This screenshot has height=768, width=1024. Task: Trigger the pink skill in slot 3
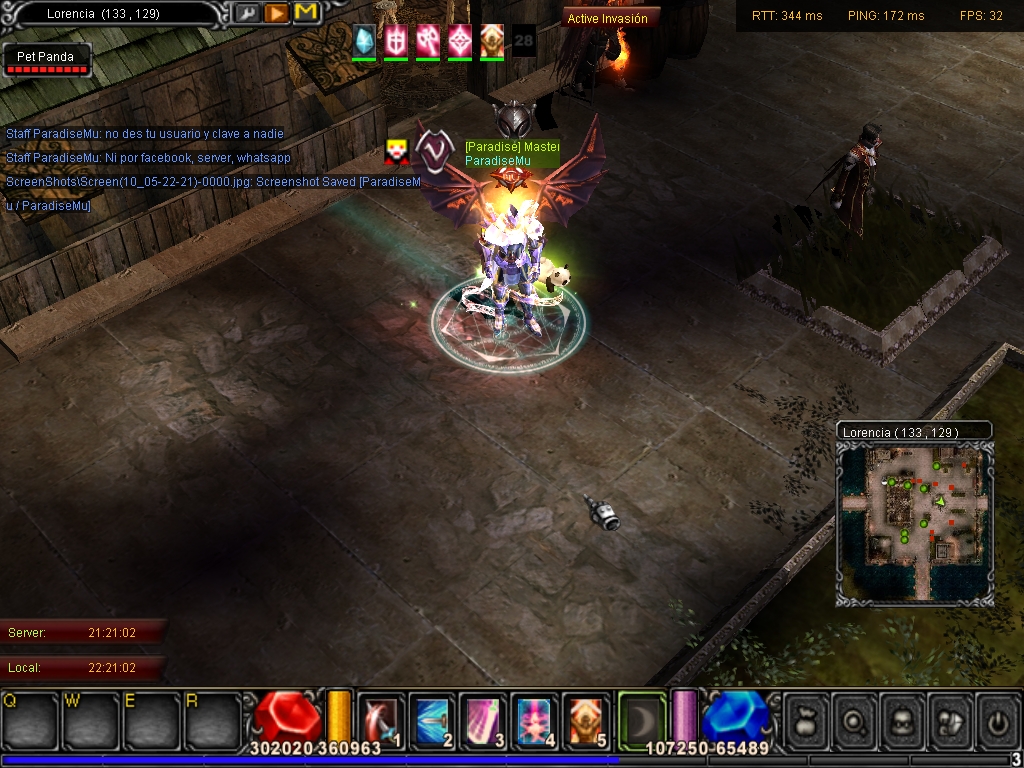[x=483, y=719]
